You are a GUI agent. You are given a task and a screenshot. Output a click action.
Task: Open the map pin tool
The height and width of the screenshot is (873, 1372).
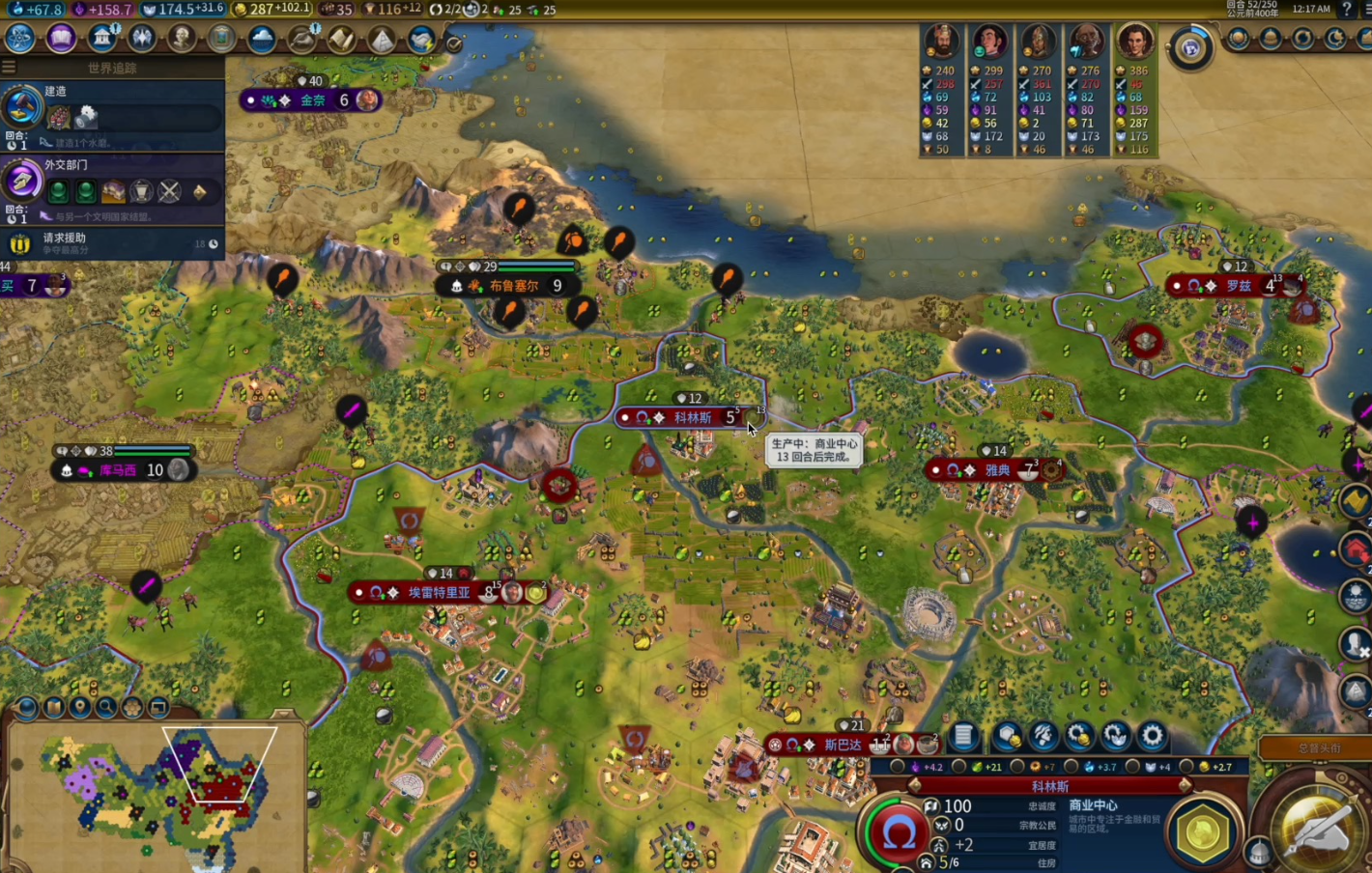[x=80, y=708]
